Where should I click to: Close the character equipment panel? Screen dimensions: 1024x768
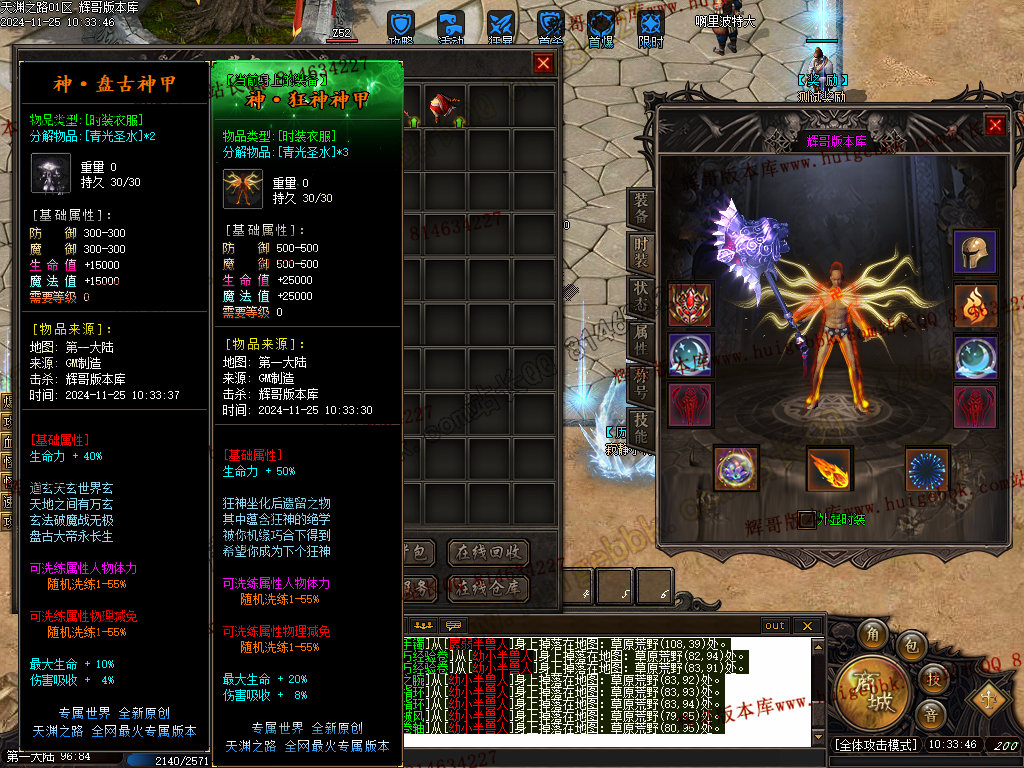(x=995, y=125)
